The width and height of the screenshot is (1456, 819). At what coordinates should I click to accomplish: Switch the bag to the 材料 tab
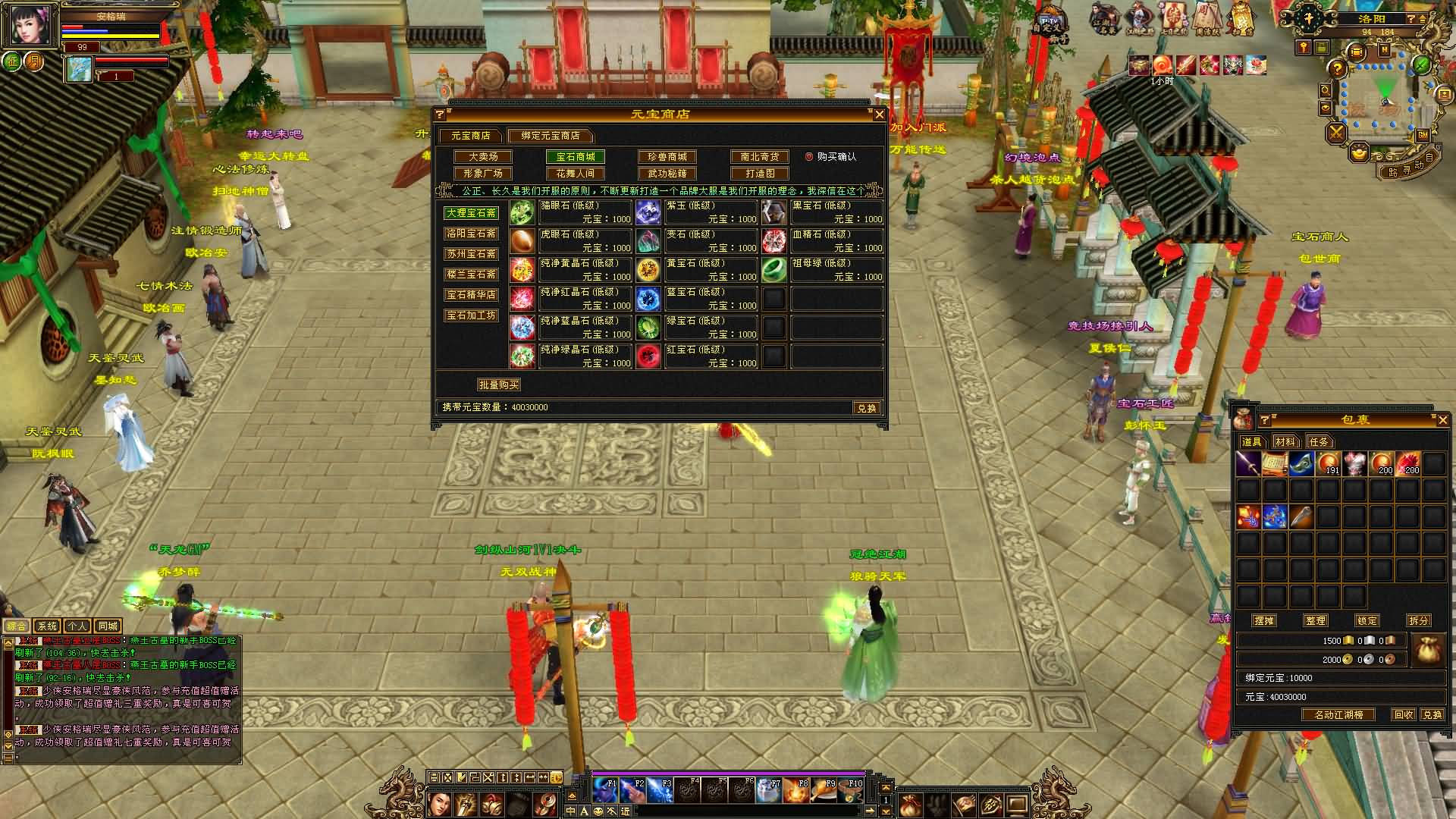point(1285,441)
